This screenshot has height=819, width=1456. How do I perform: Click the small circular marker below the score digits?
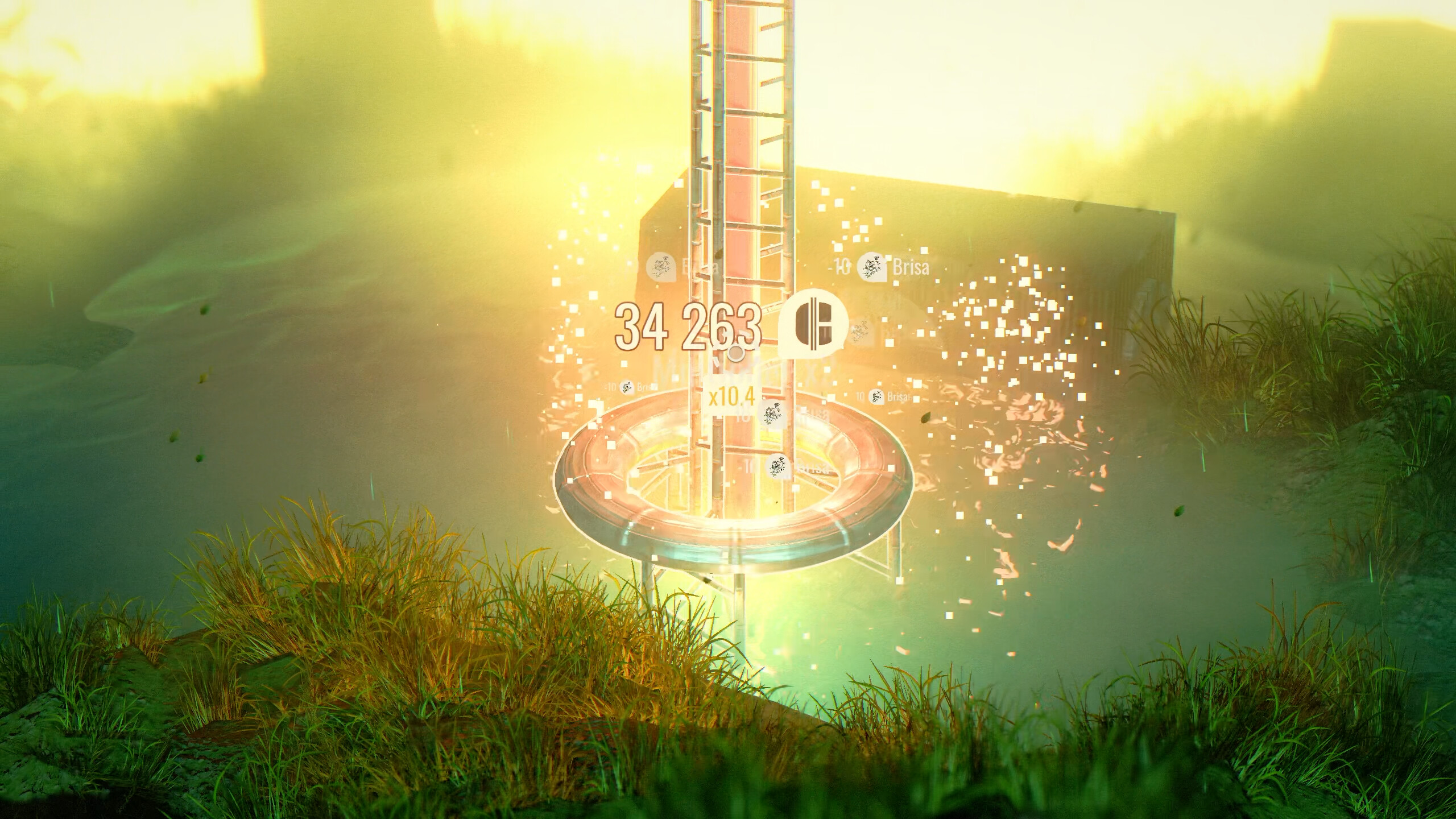pos(735,354)
